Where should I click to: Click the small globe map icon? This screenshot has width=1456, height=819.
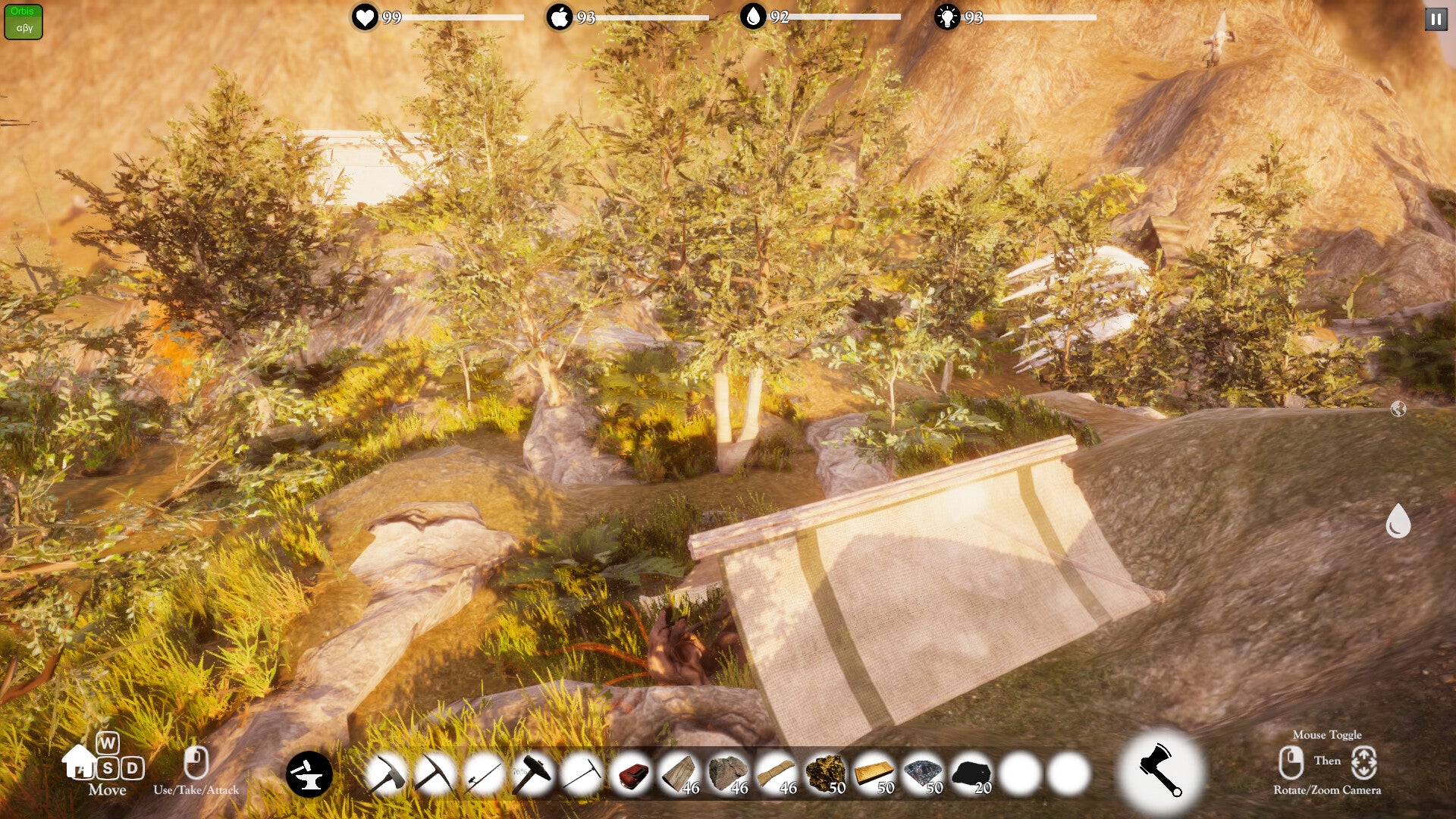pyautogui.click(x=1398, y=409)
